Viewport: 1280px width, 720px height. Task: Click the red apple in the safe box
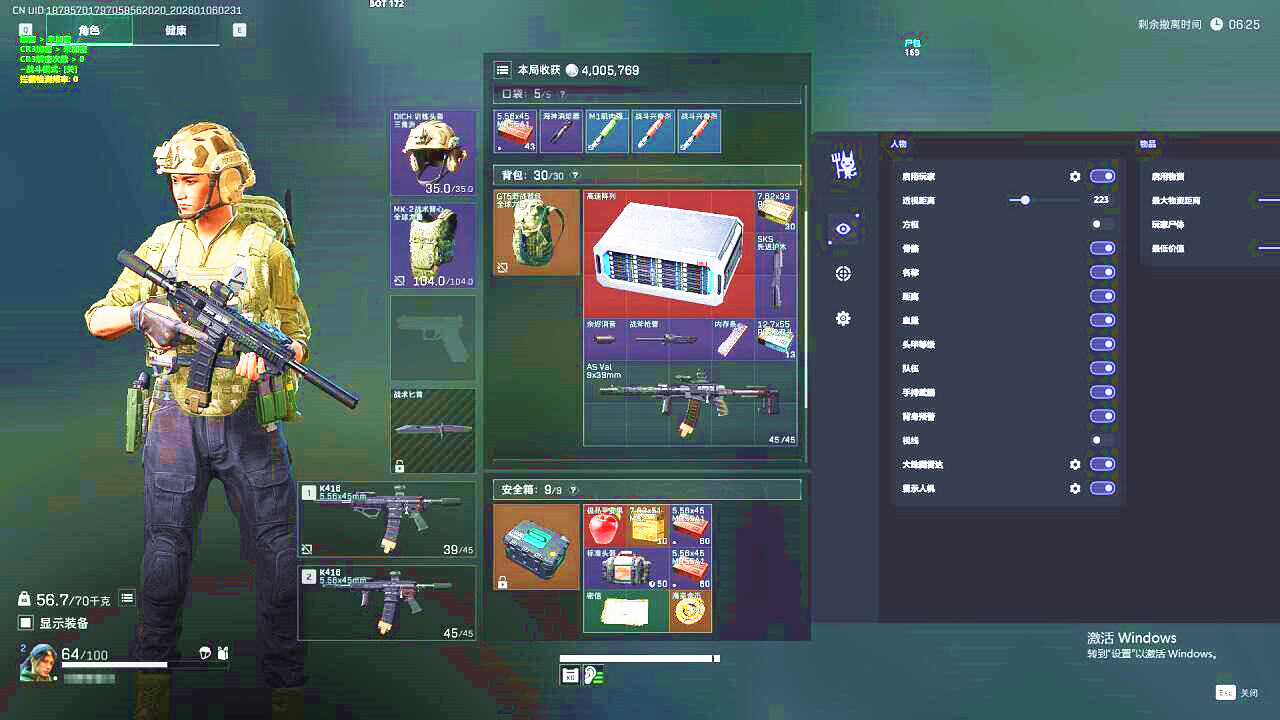pos(605,526)
